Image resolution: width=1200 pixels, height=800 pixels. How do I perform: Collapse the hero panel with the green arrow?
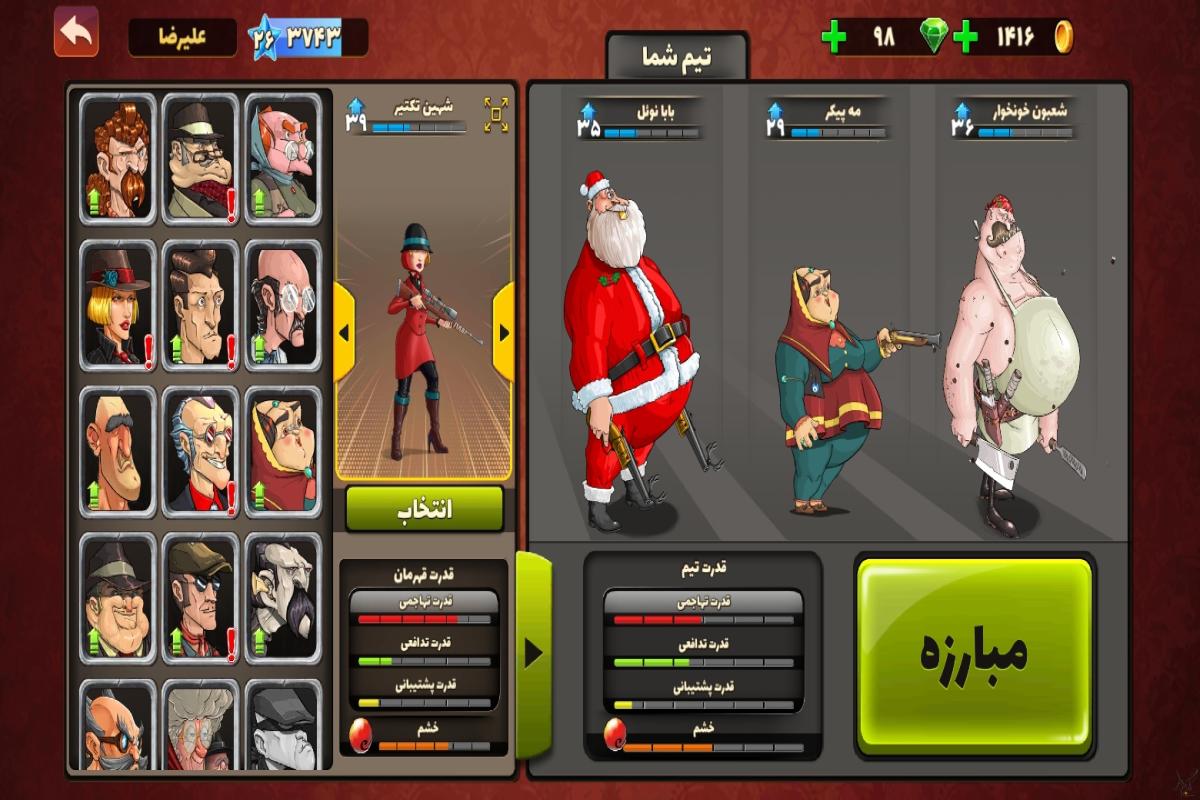[x=533, y=654]
